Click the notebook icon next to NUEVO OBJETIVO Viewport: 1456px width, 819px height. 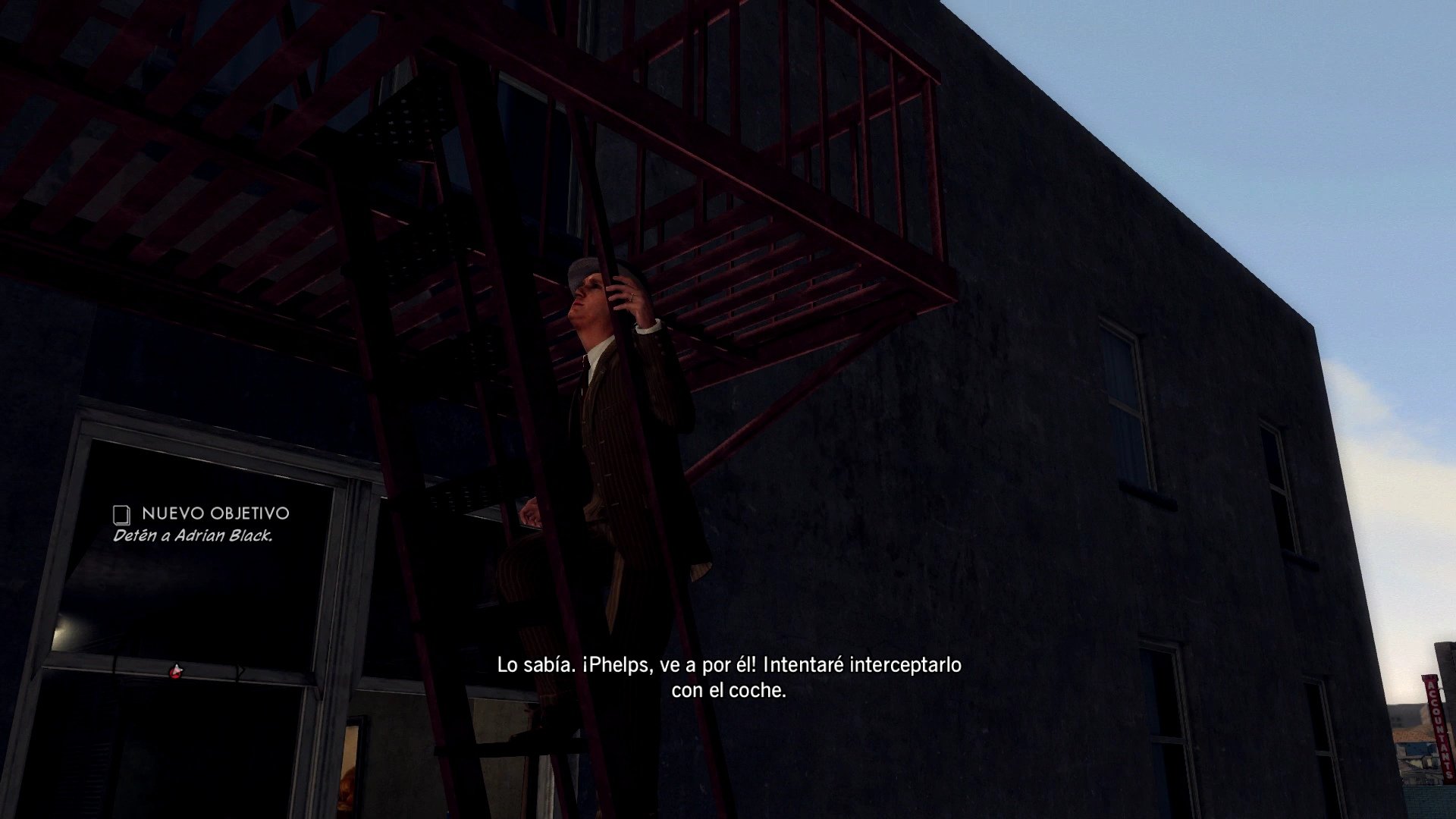coord(121,513)
